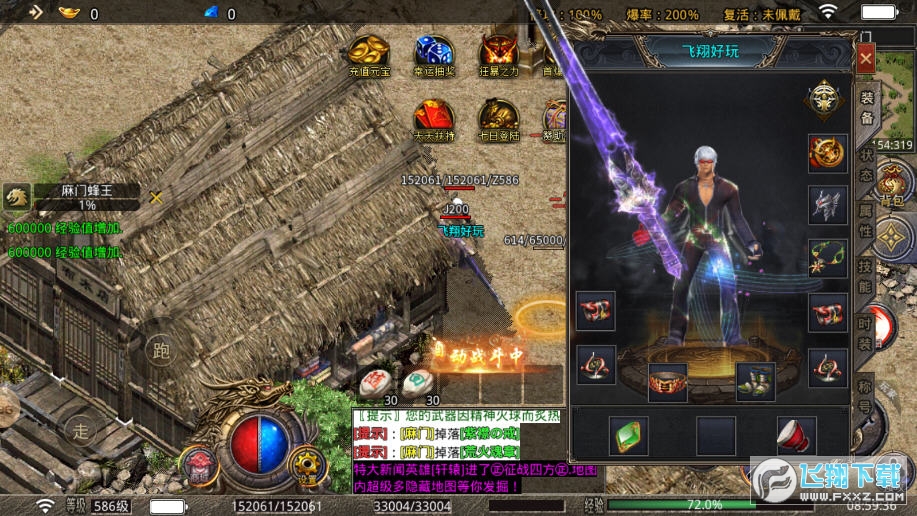Select the red belt equipment slot
Image resolution: width=917 pixels, height=516 pixels.
(668, 381)
